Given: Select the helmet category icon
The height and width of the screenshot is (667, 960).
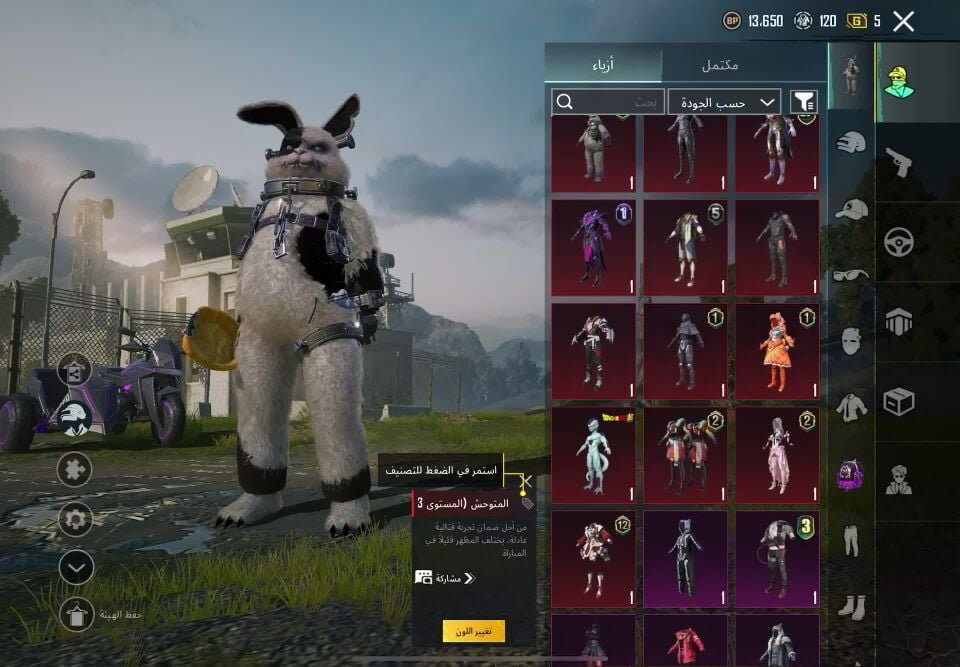Looking at the screenshot, I should point(851,143).
